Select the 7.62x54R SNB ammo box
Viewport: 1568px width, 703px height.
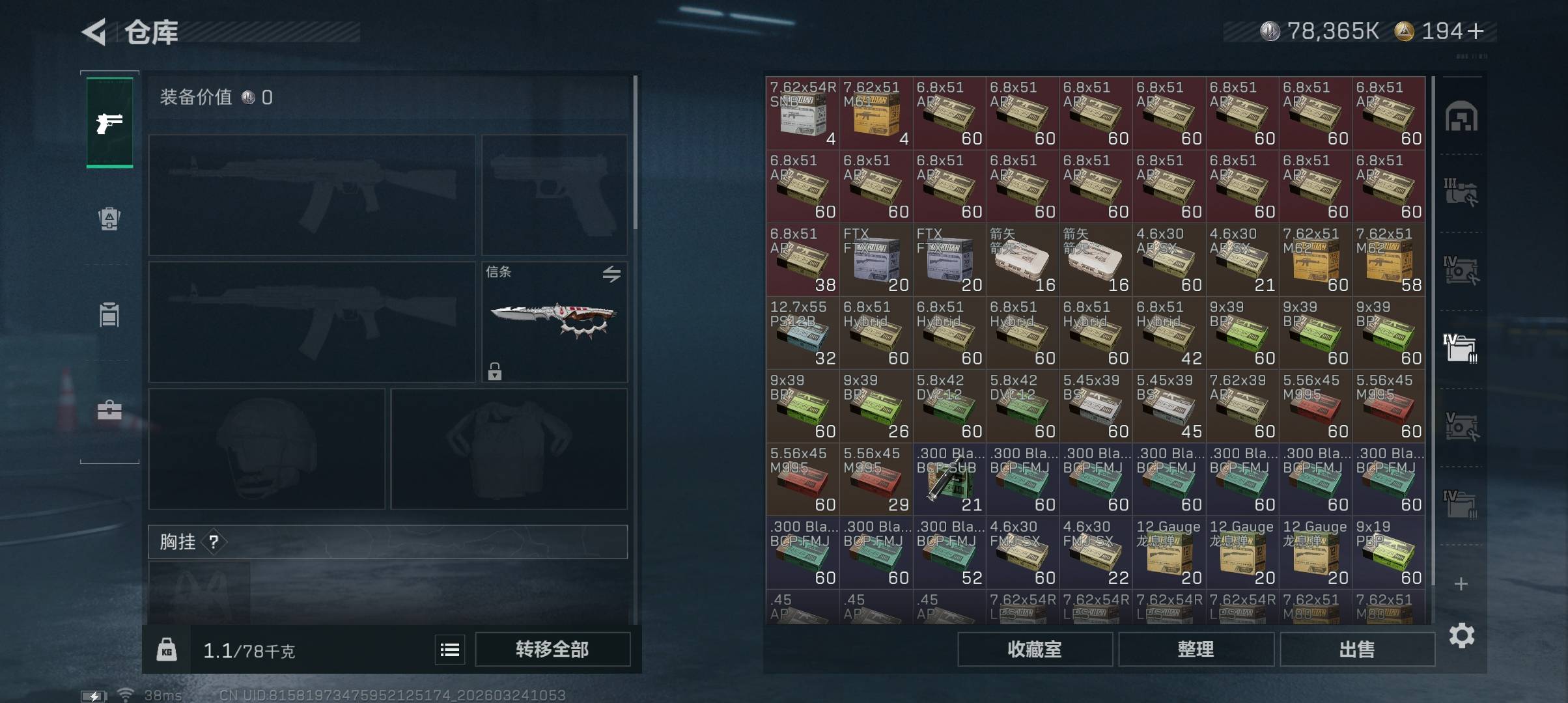(803, 113)
